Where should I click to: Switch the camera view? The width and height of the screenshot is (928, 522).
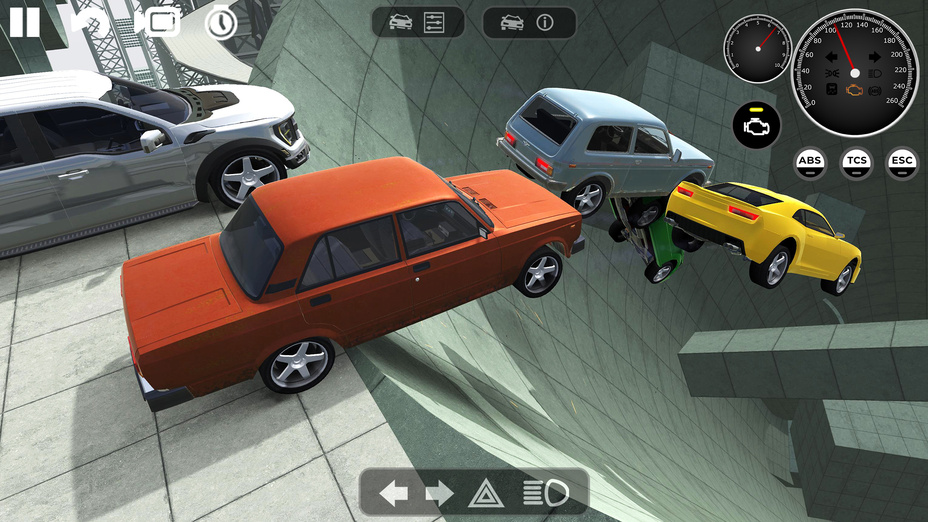[161, 22]
